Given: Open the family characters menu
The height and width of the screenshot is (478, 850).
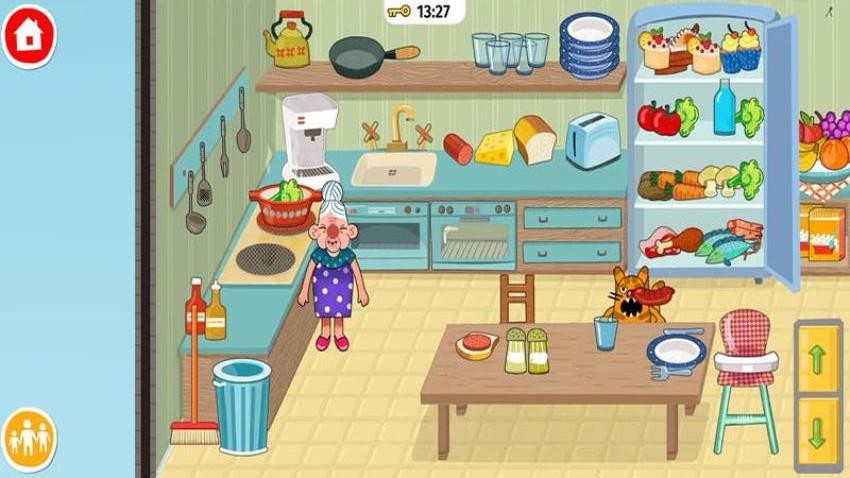Looking at the screenshot, I should tap(29, 438).
